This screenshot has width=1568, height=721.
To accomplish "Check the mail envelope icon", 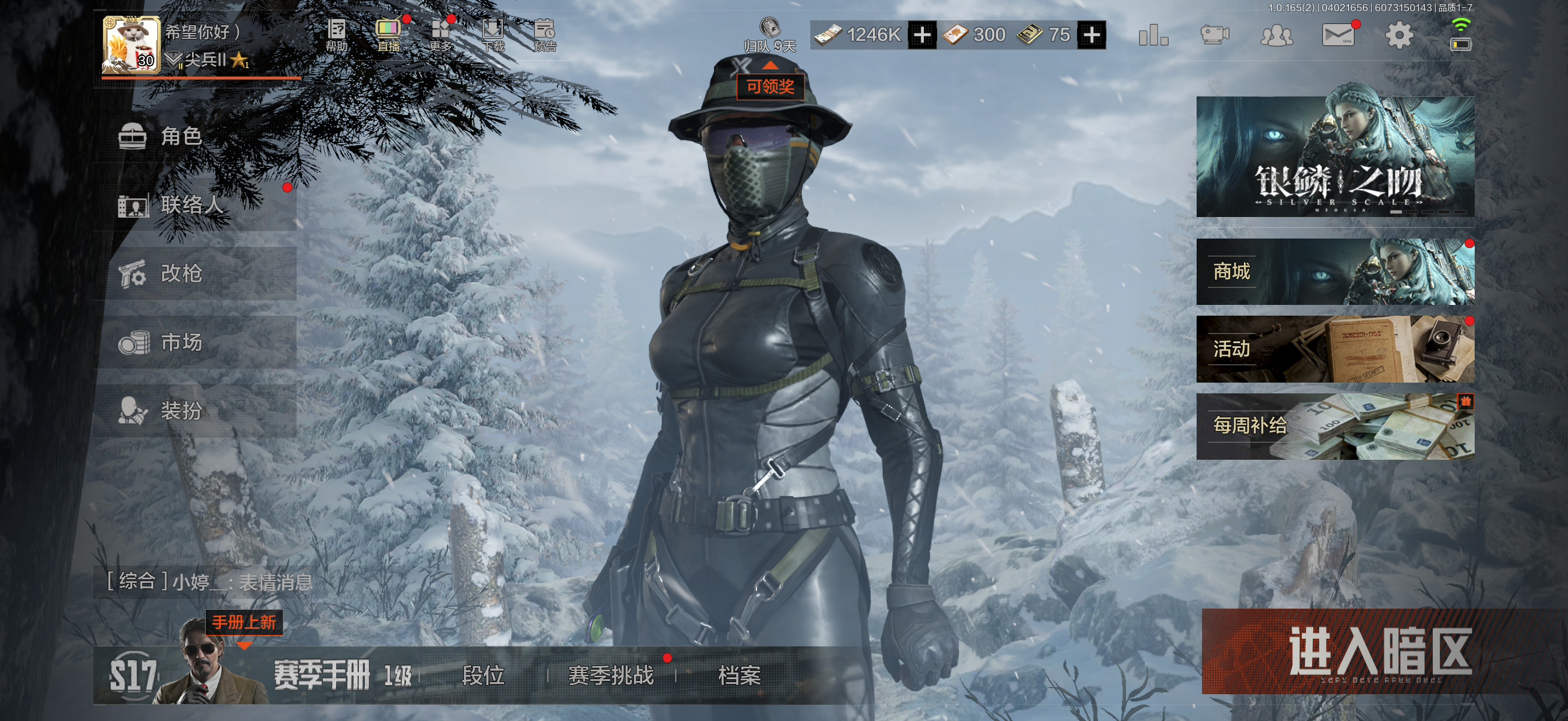I will point(1337,35).
